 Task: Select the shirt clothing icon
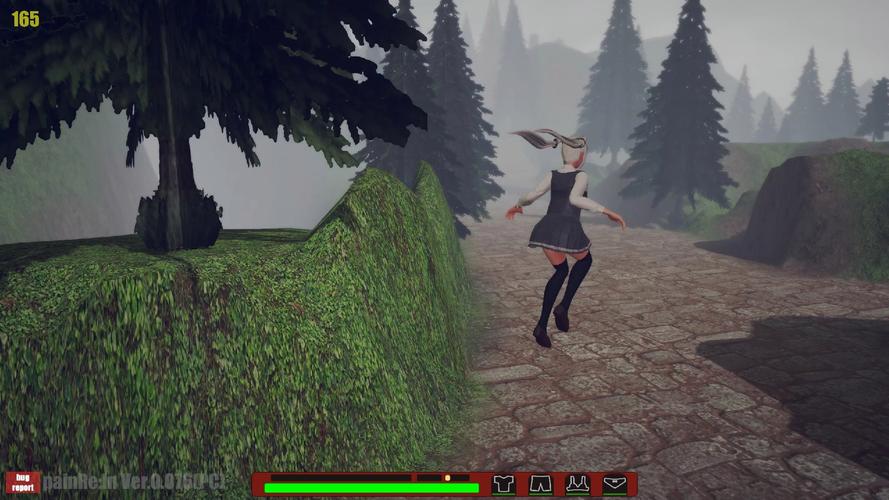click(504, 485)
